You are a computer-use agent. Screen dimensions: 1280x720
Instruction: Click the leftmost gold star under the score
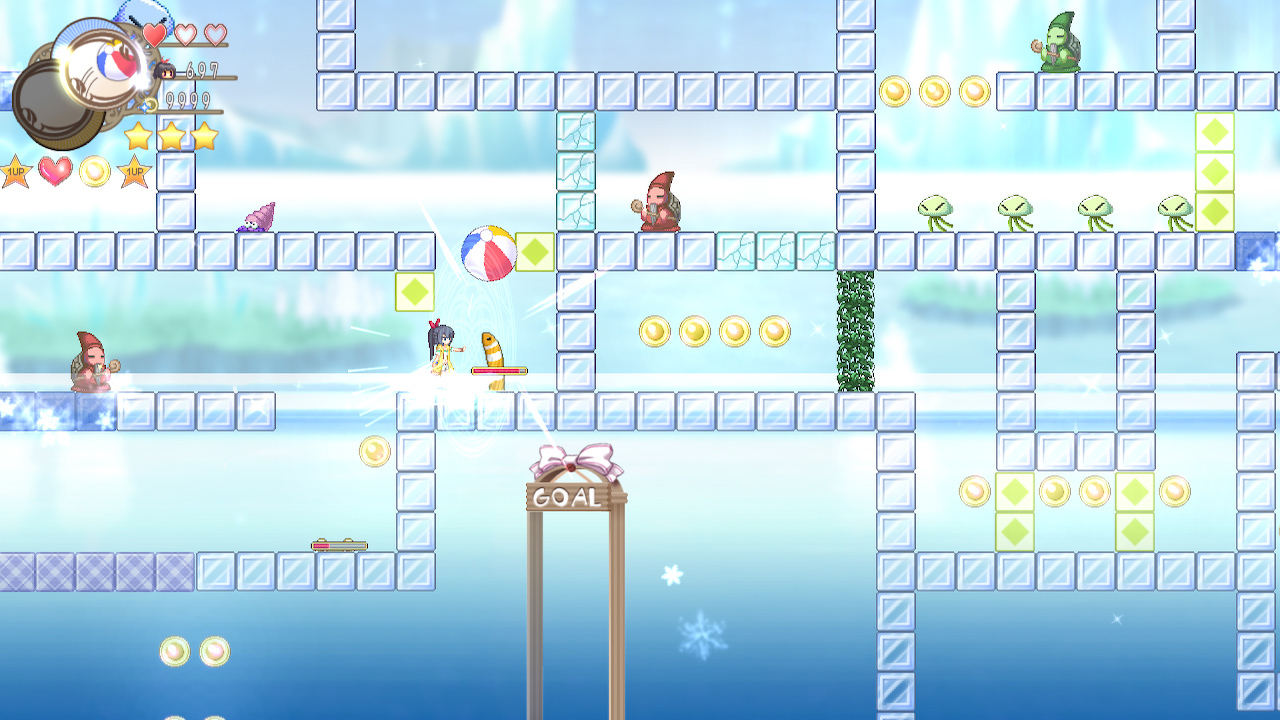[x=138, y=135]
